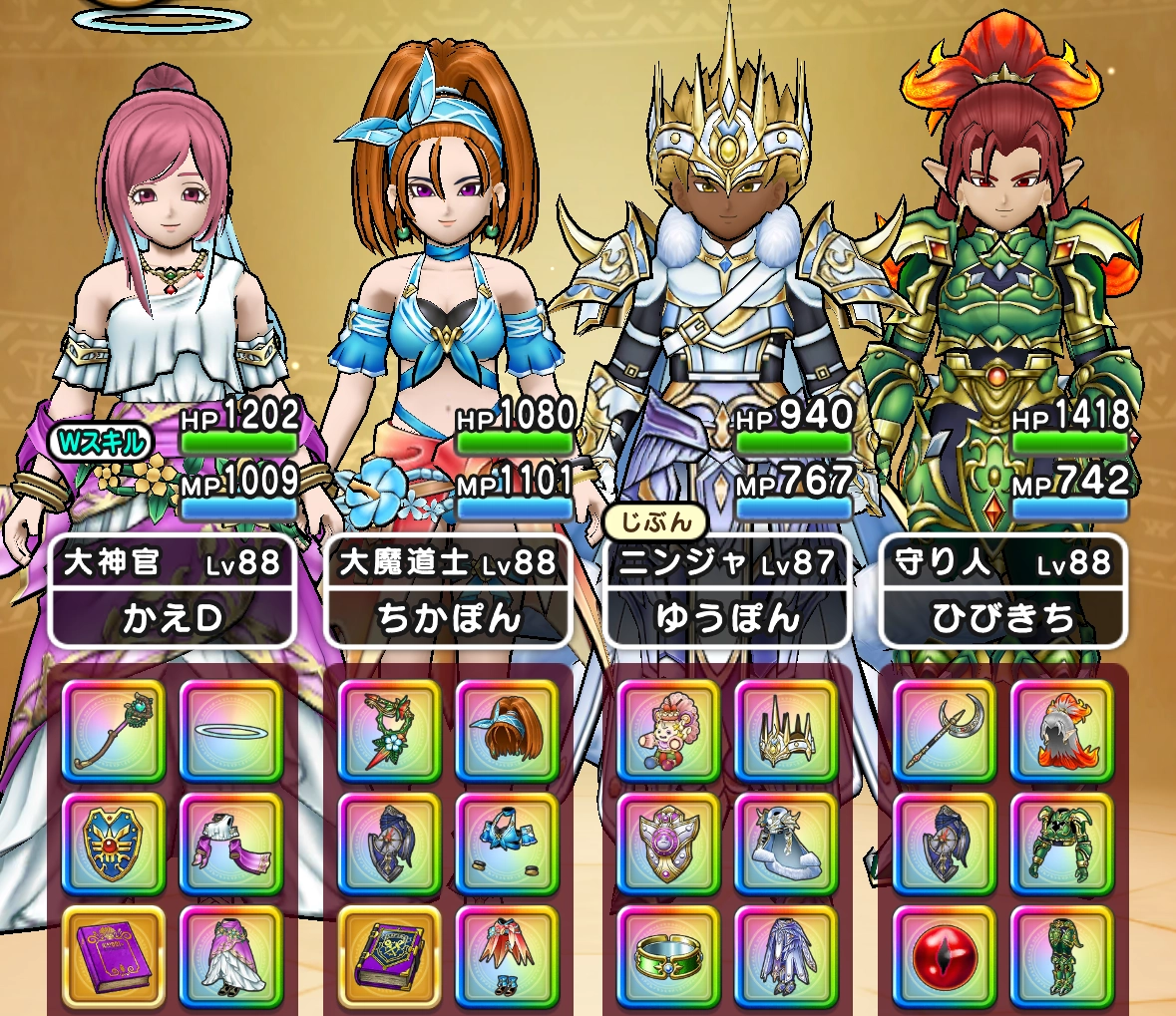
Task: Select the blue crest shield slot
Action: pyautogui.click(x=114, y=844)
